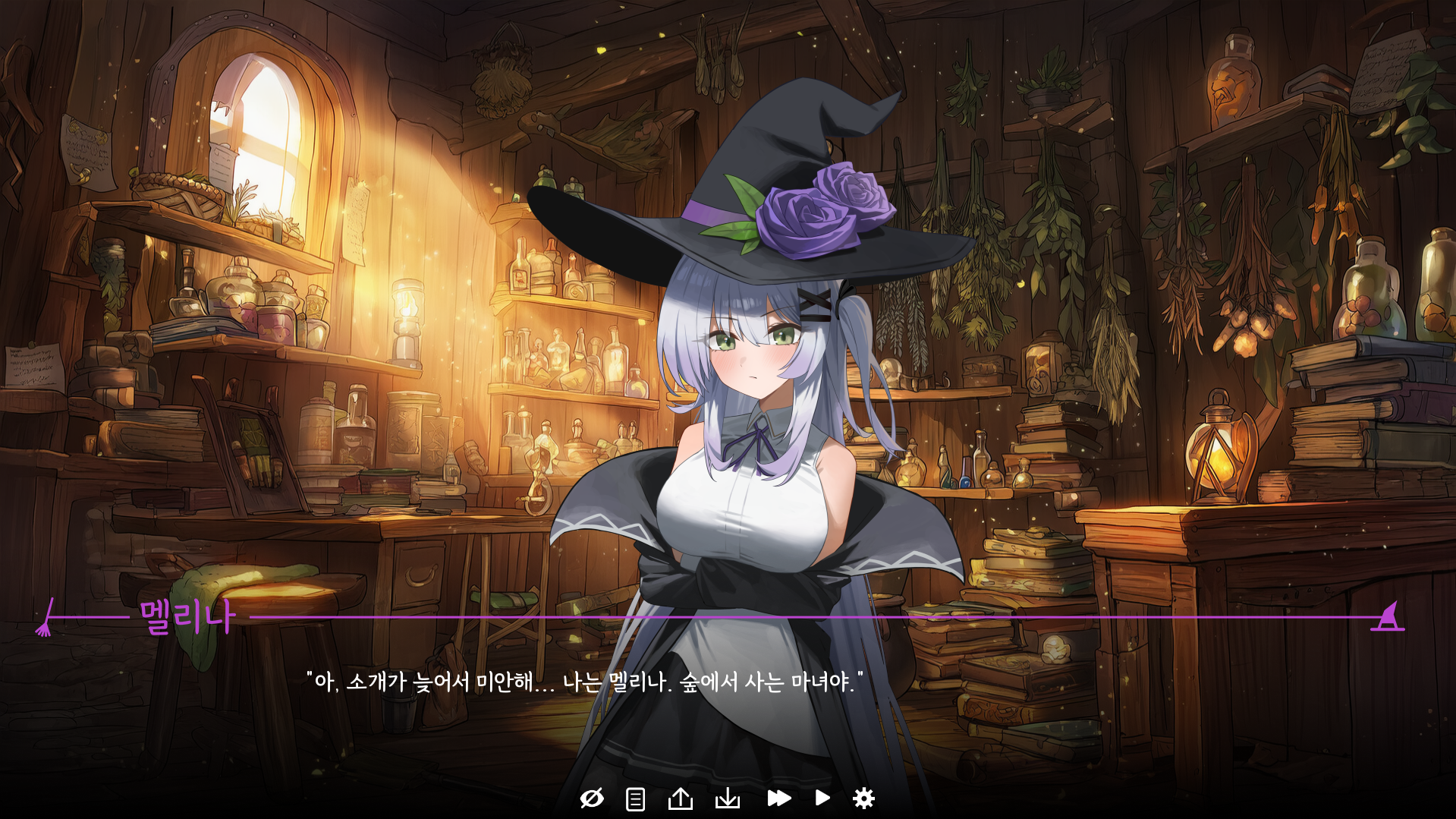Start auto-play with the play icon
Image resolution: width=1456 pixels, height=819 pixels.
822,798
